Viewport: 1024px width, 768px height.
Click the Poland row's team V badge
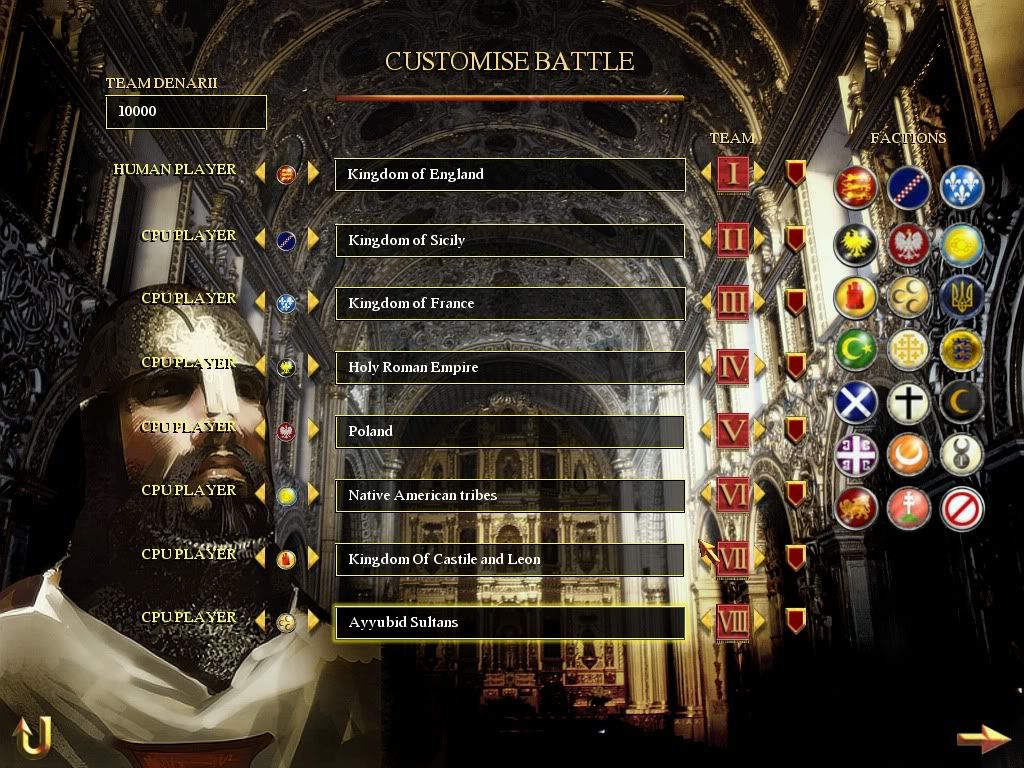[733, 431]
